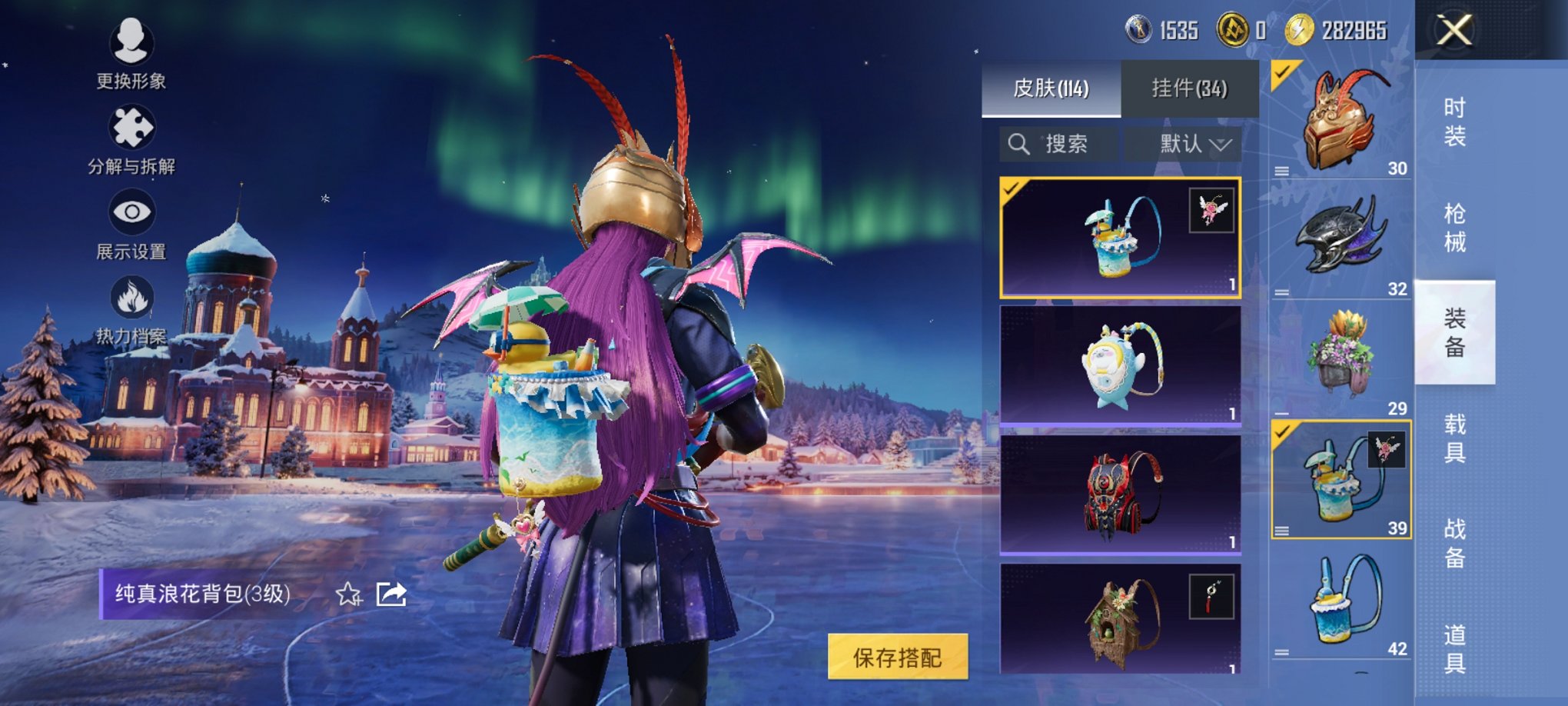The height and width of the screenshot is (706, 1568).
Task: Open the 时装 fashion category
Action: point(1454,122)
